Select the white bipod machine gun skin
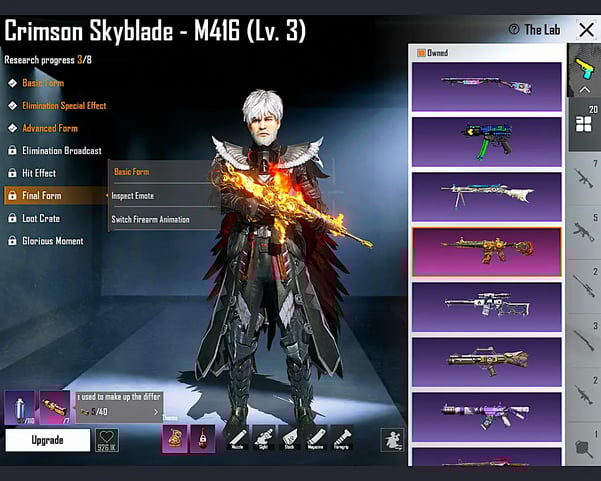The width and height of the screenshot is (601, 481). (x=486, y=197)
